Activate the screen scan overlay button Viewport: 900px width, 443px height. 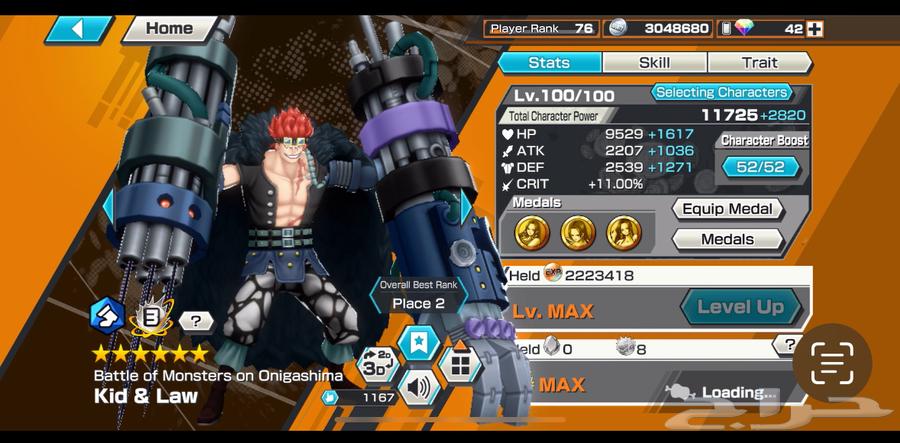(831, 363)
